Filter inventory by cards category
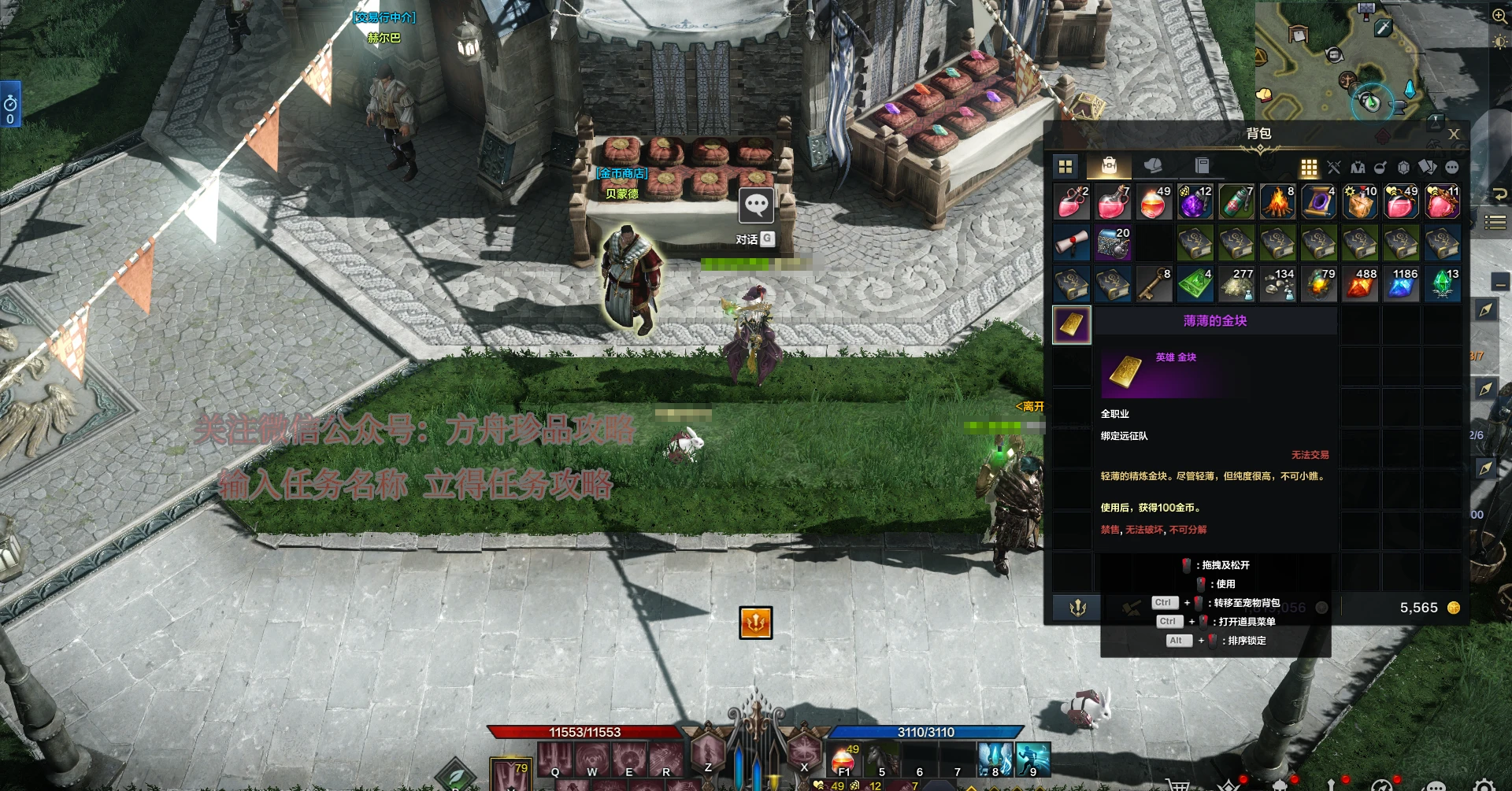1512x791 pixels. [1427, 167]
